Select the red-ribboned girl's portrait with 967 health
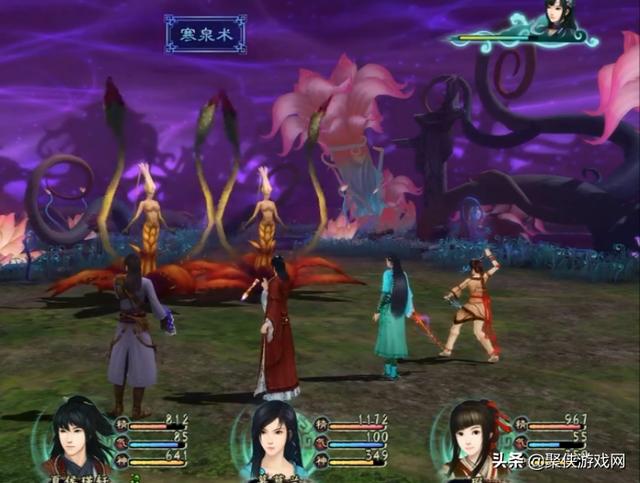The image size is (640, 483). click(472, 438)
